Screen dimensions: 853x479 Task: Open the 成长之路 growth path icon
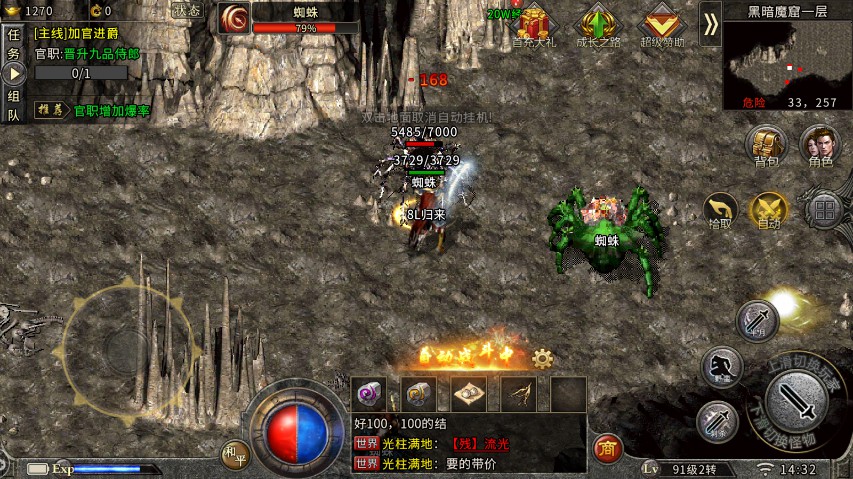599,25
